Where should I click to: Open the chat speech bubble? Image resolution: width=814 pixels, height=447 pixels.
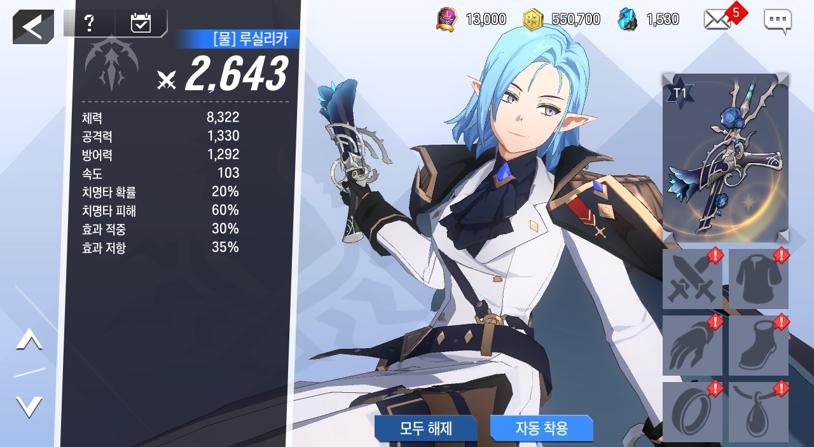(x=777, y=20)
